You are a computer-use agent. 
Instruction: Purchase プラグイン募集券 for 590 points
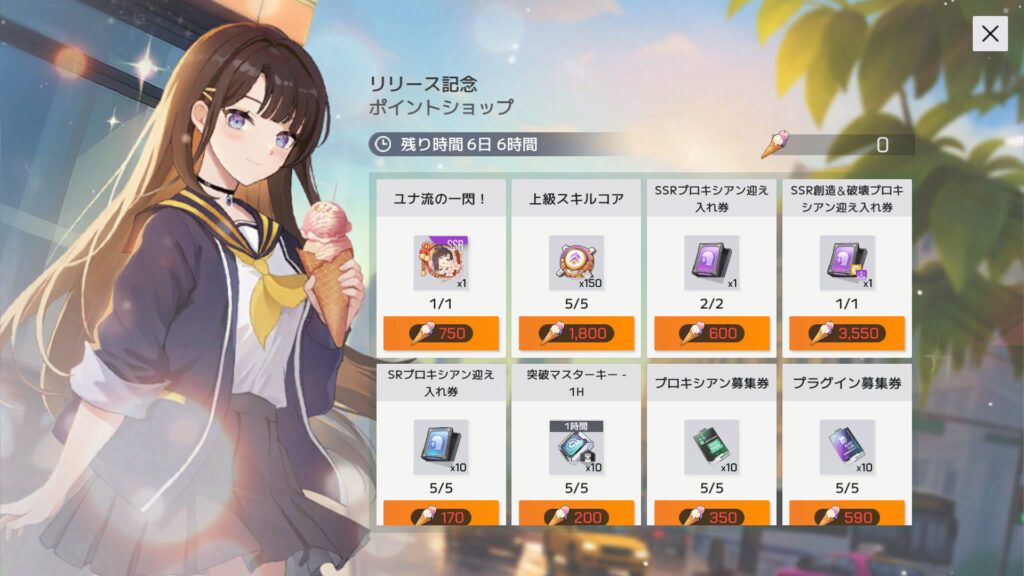tap(847, 516)
